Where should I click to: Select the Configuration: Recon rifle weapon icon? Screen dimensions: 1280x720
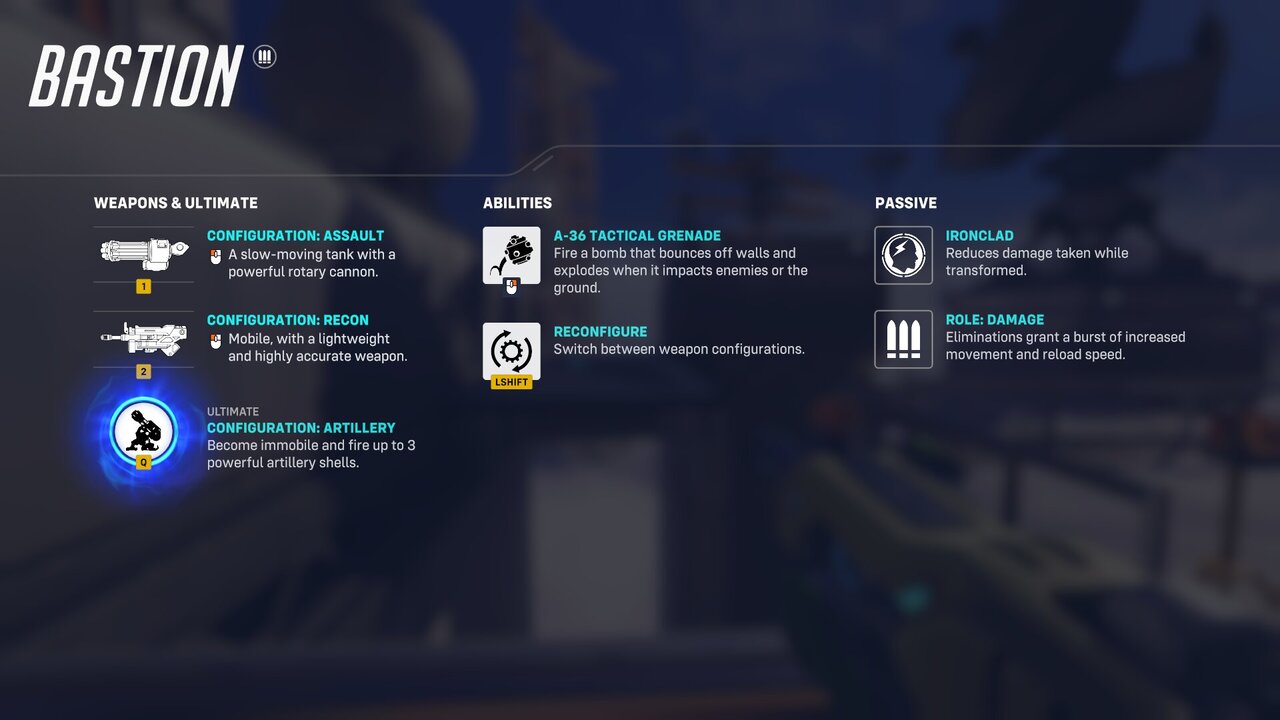tap(143, 338)
